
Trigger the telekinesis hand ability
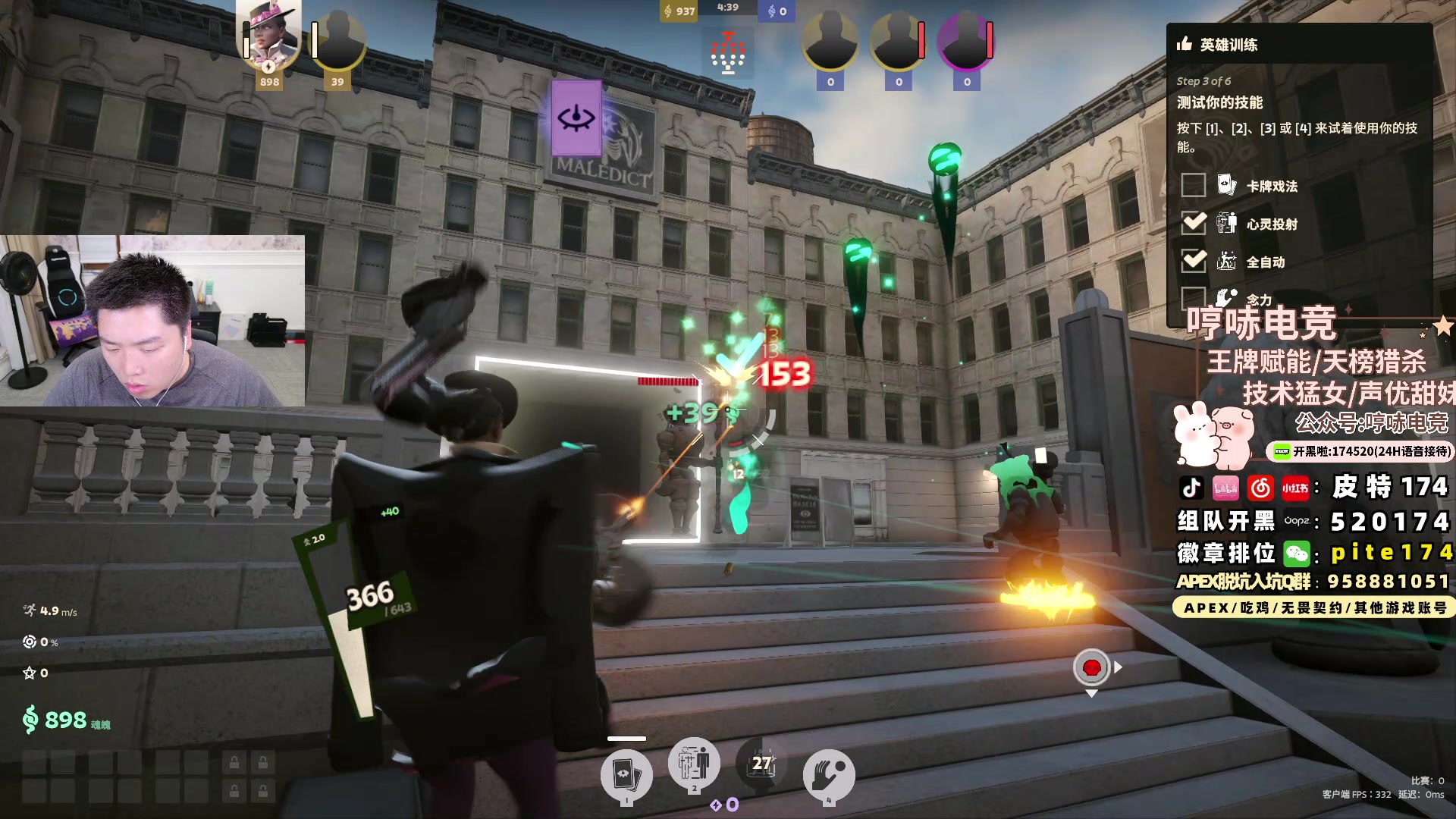click(829, 775)
